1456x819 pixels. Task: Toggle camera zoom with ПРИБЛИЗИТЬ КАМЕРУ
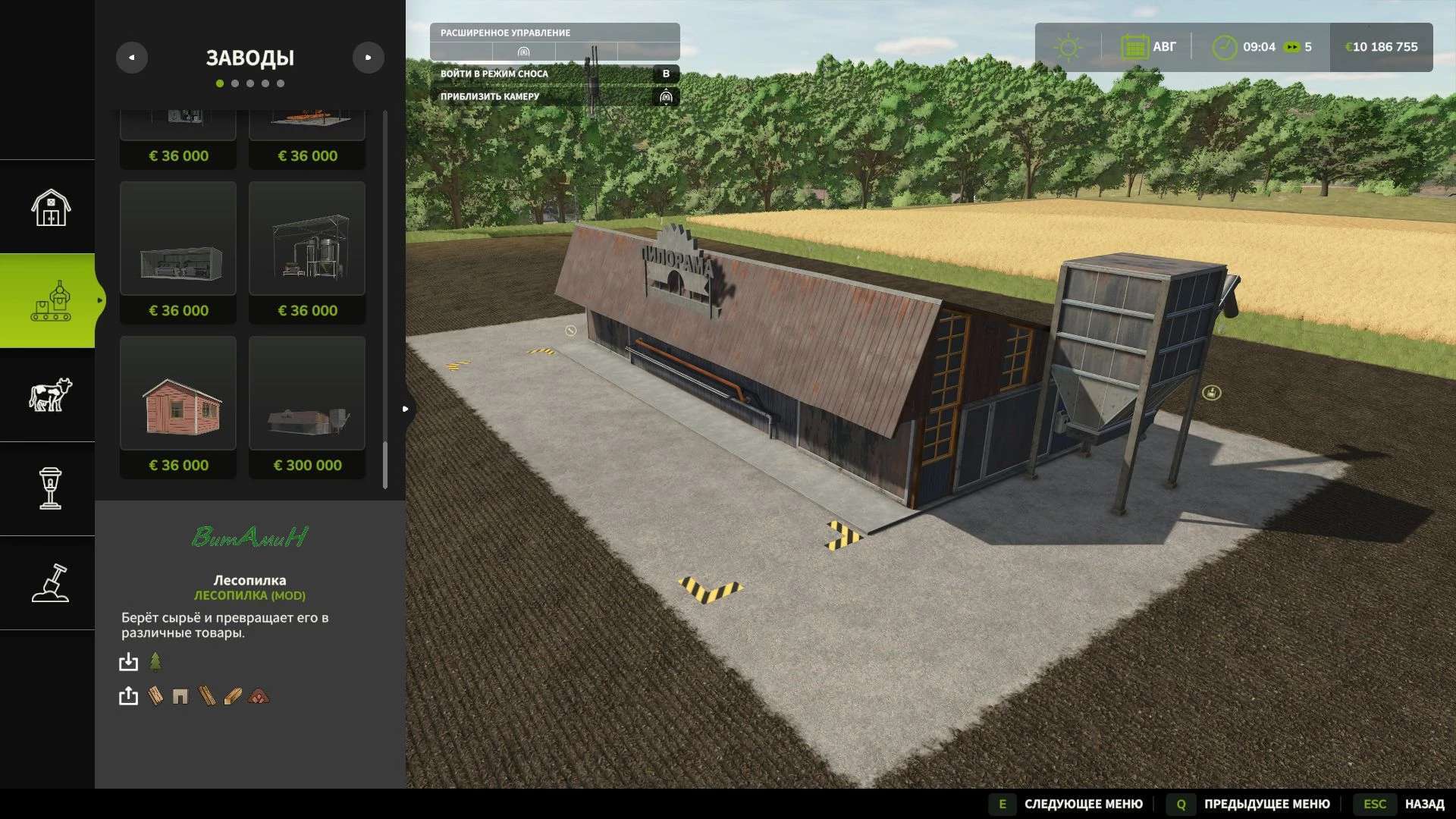(490, 98)
